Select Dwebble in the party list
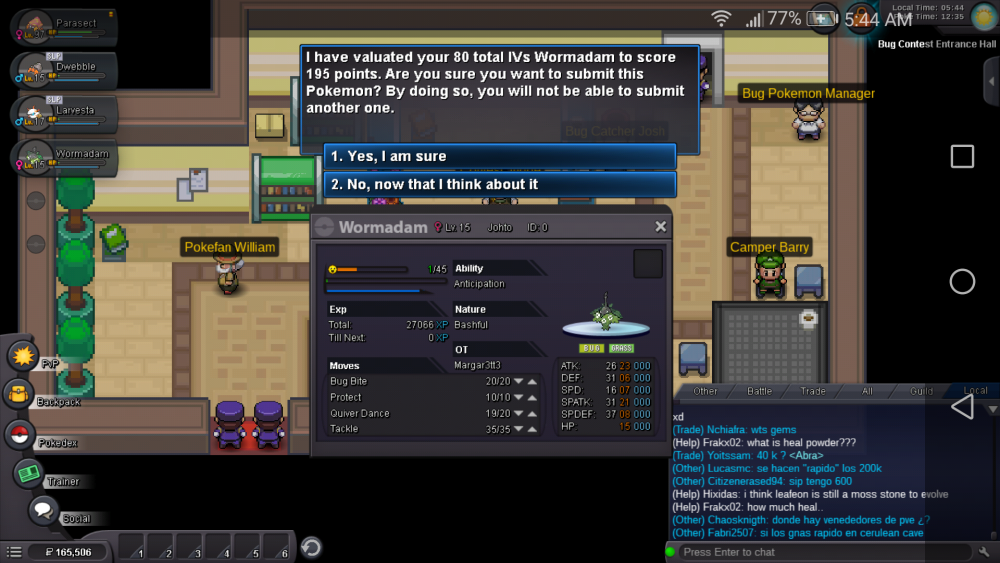Image resolution: width=1000 pixels, height=563 pixels. tap(66, 69)
